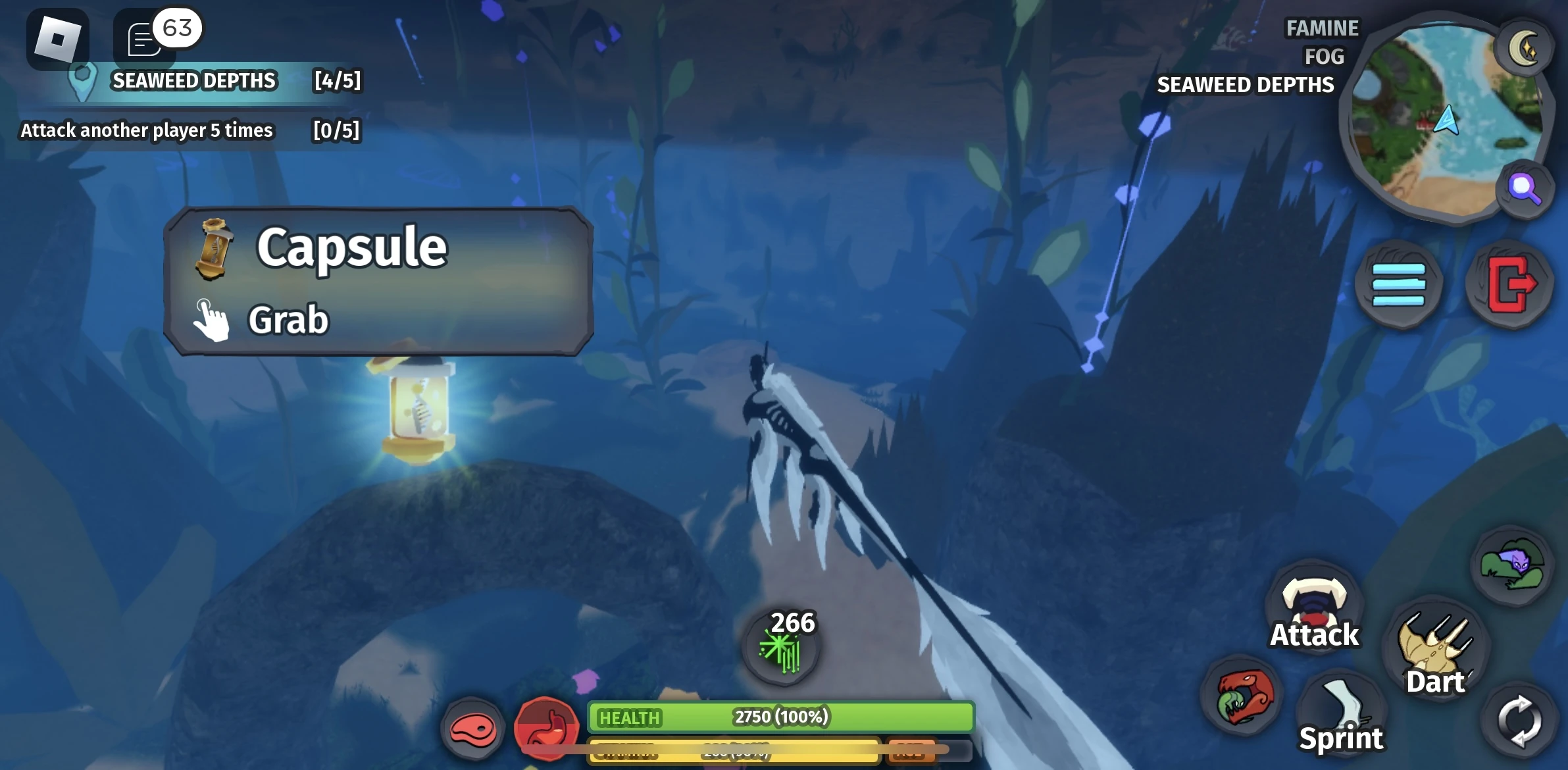Open the meat food tracker icon
This screenshot has width=1568, height=770.
(472, 727)
